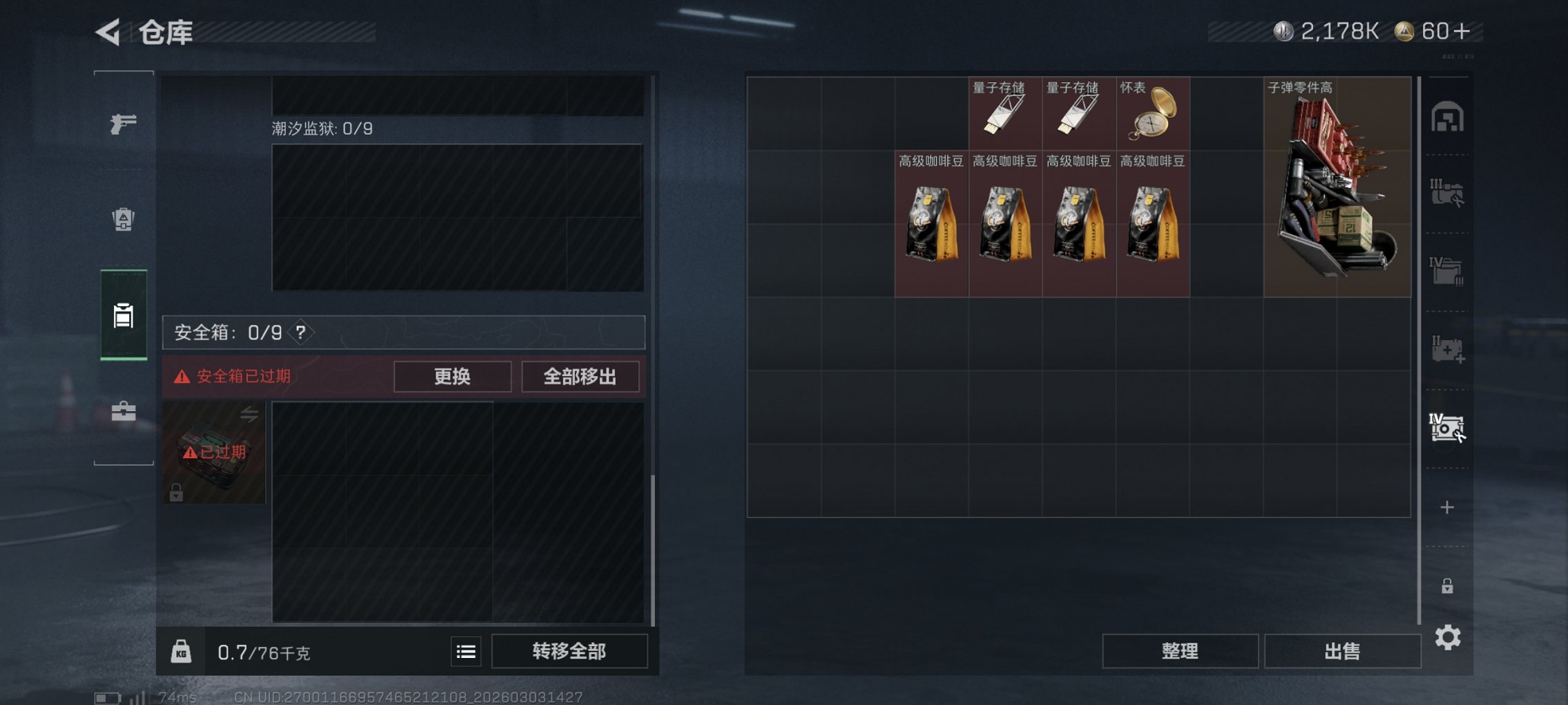The image size is (1568, 705).
Task: Select the expired safe box thumbnail
Action: 213,452
